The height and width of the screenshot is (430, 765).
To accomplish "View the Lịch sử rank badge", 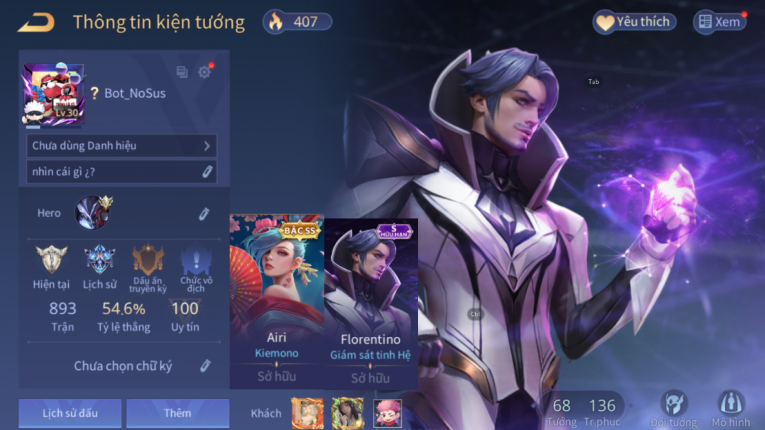I will (x=100, y=264).
